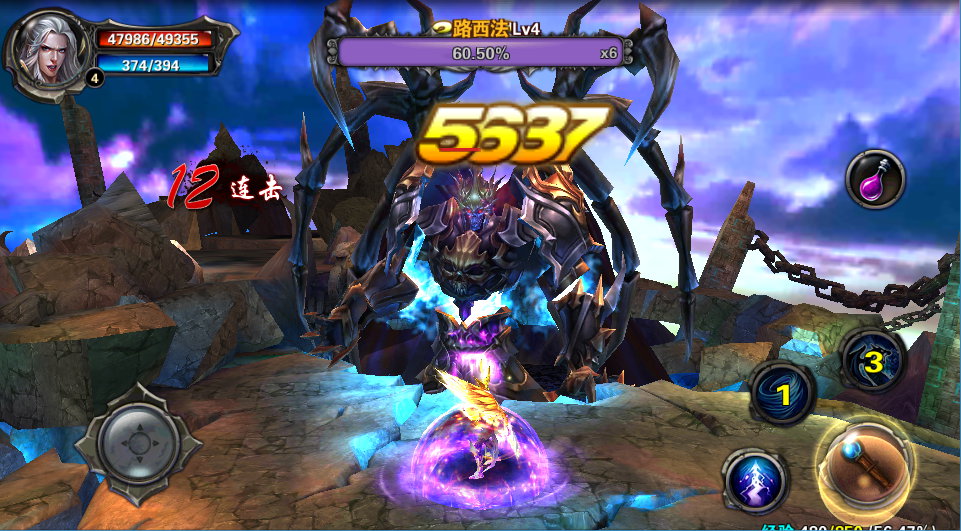The width and height of the screenshot is (961, 531).
Task: Cast the white lightning burst skill
Action: [x=754, y=480]
